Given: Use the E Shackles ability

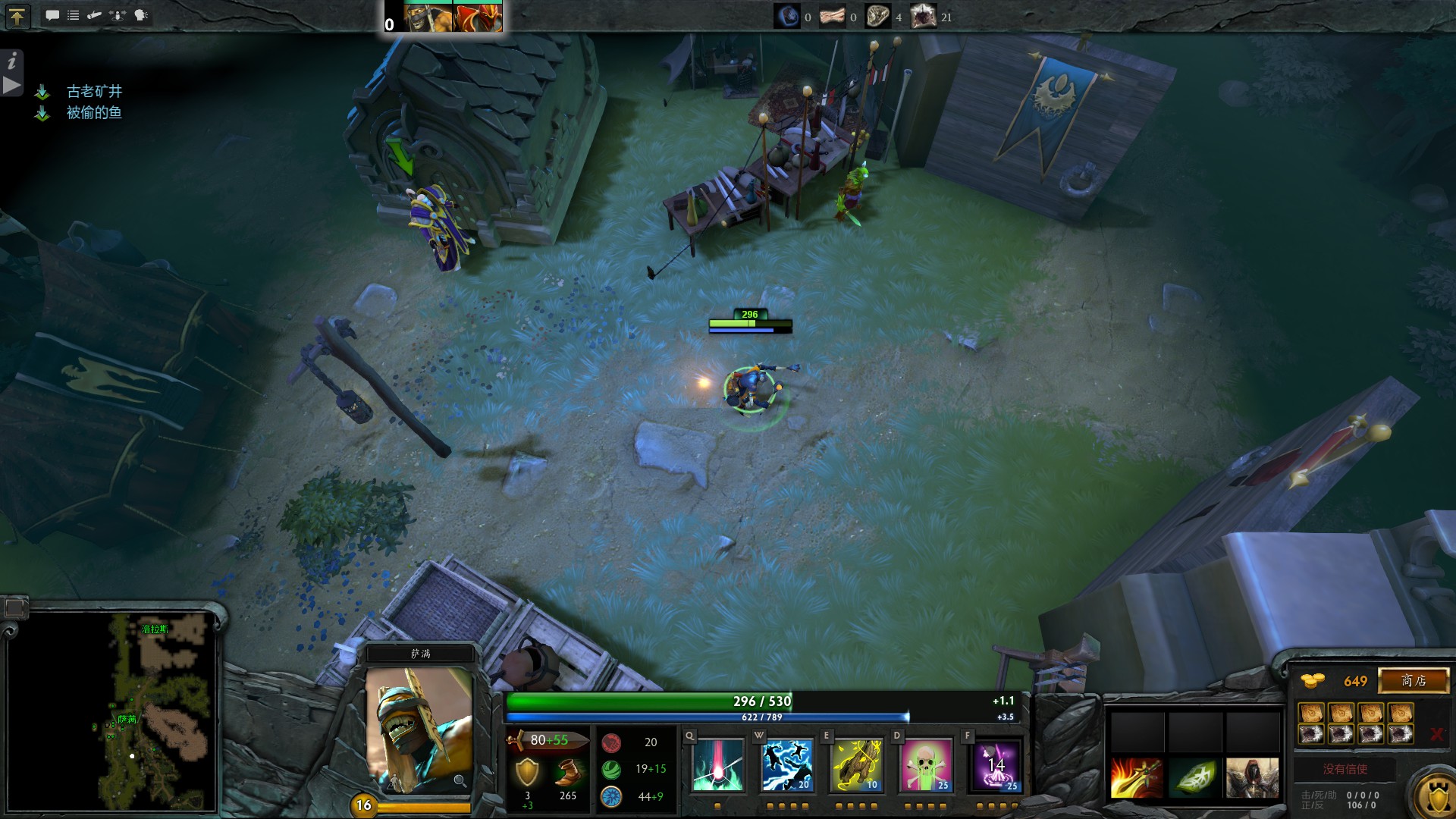Looking at the screenshot, I should [x=856, y=764].
